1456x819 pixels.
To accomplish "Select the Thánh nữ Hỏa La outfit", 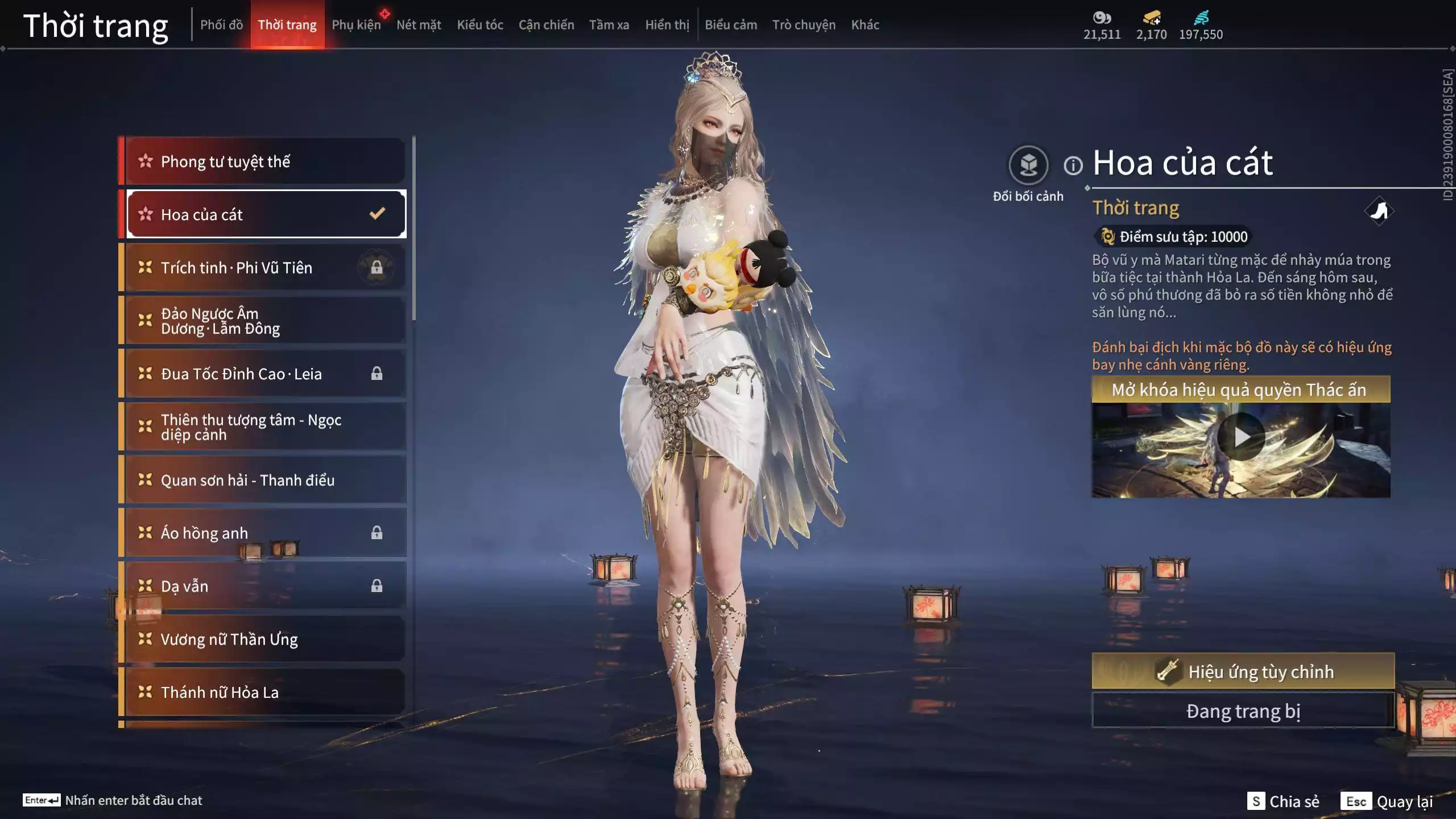I will [x=265, y=692].
